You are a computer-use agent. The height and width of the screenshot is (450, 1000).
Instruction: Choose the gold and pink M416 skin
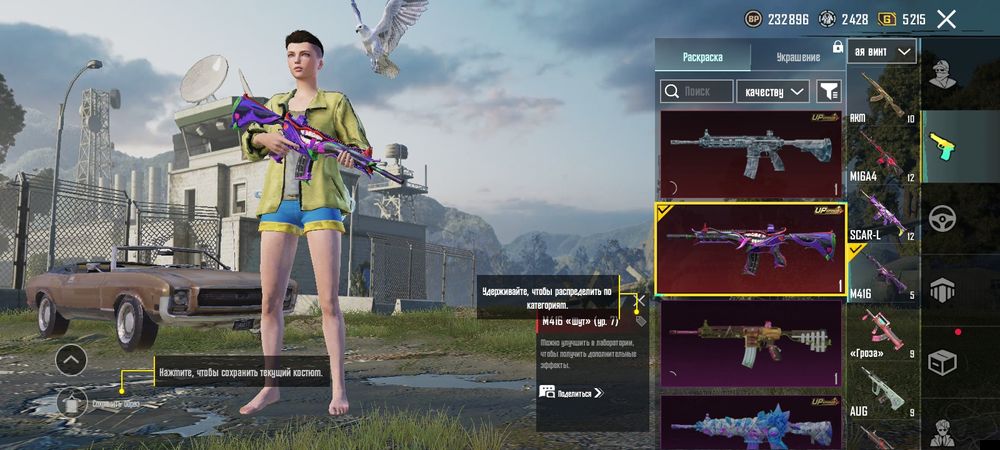[x=750, y=342]
